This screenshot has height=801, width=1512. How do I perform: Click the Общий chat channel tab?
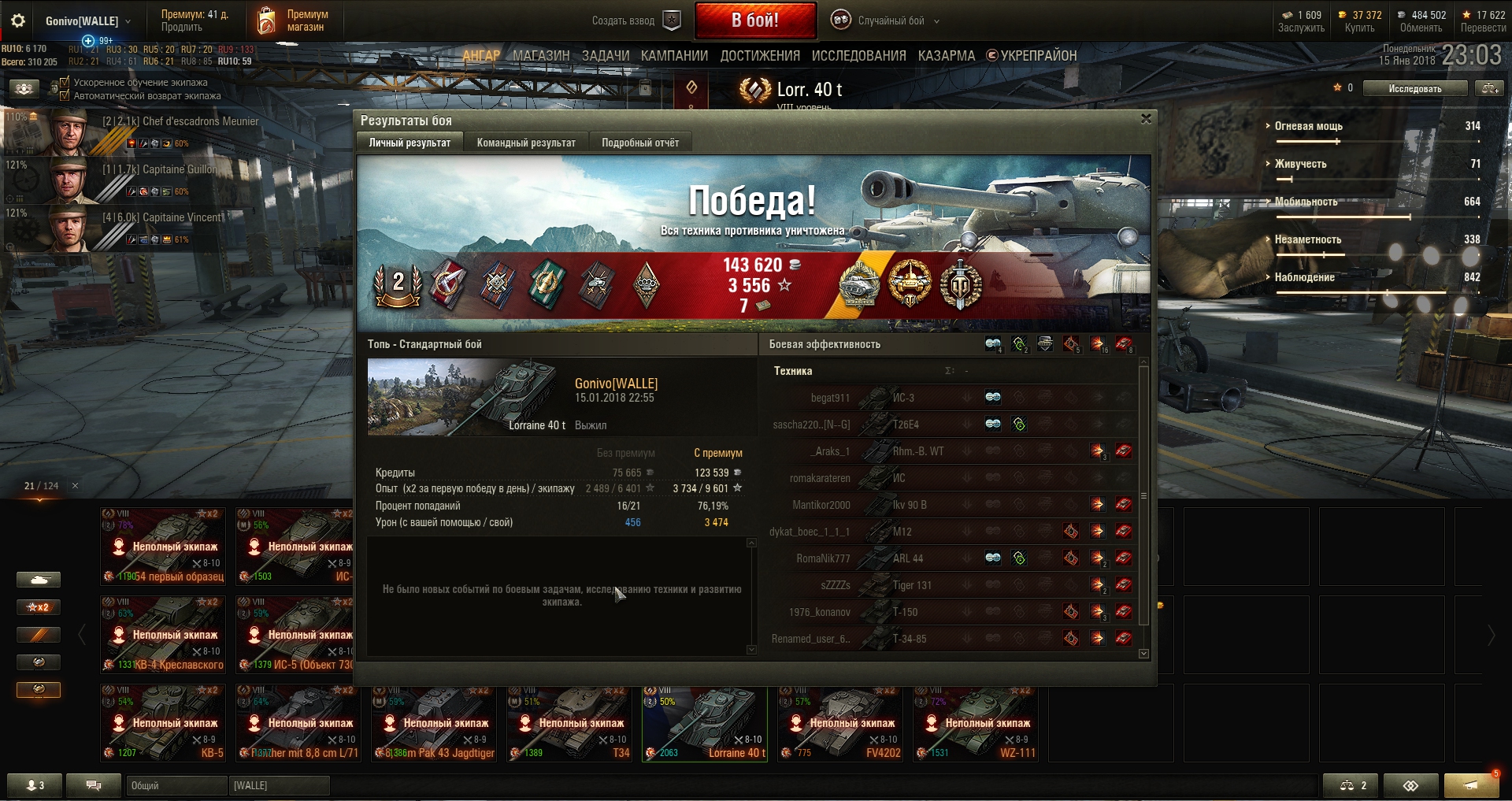(176, 785)
